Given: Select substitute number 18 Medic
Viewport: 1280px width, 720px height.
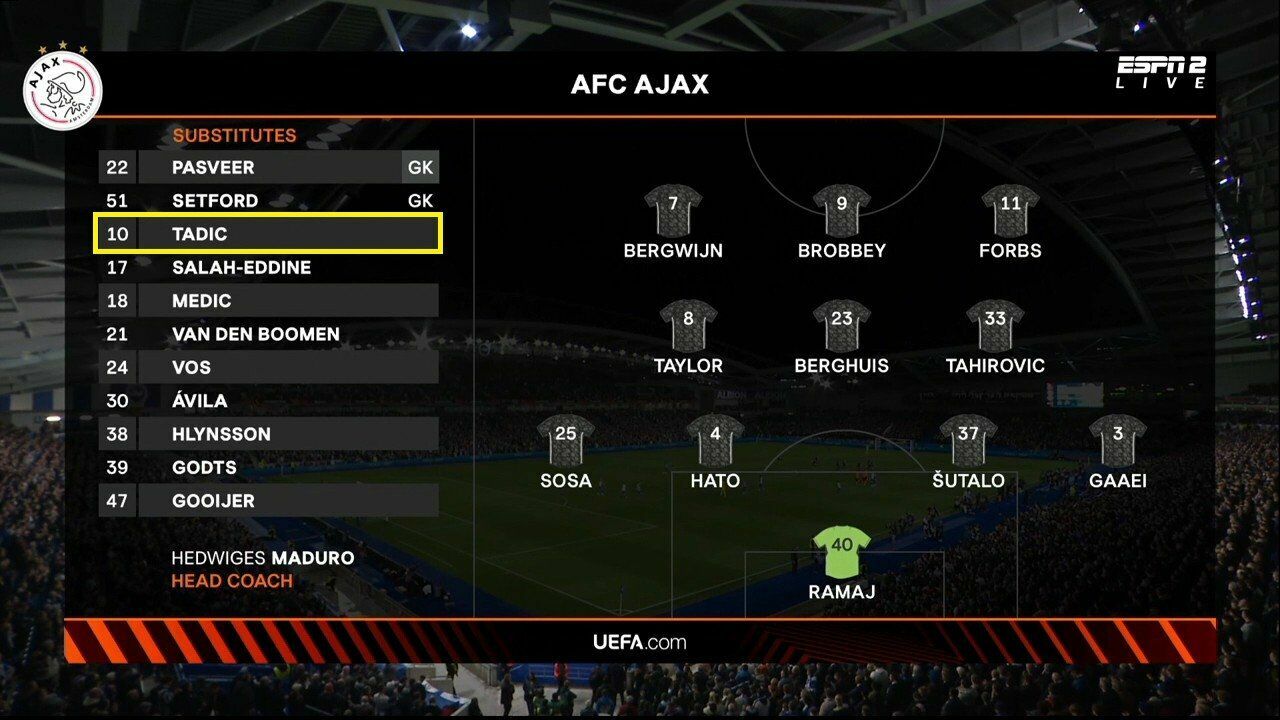Looking at the screenshot, I should click(268, 301).
